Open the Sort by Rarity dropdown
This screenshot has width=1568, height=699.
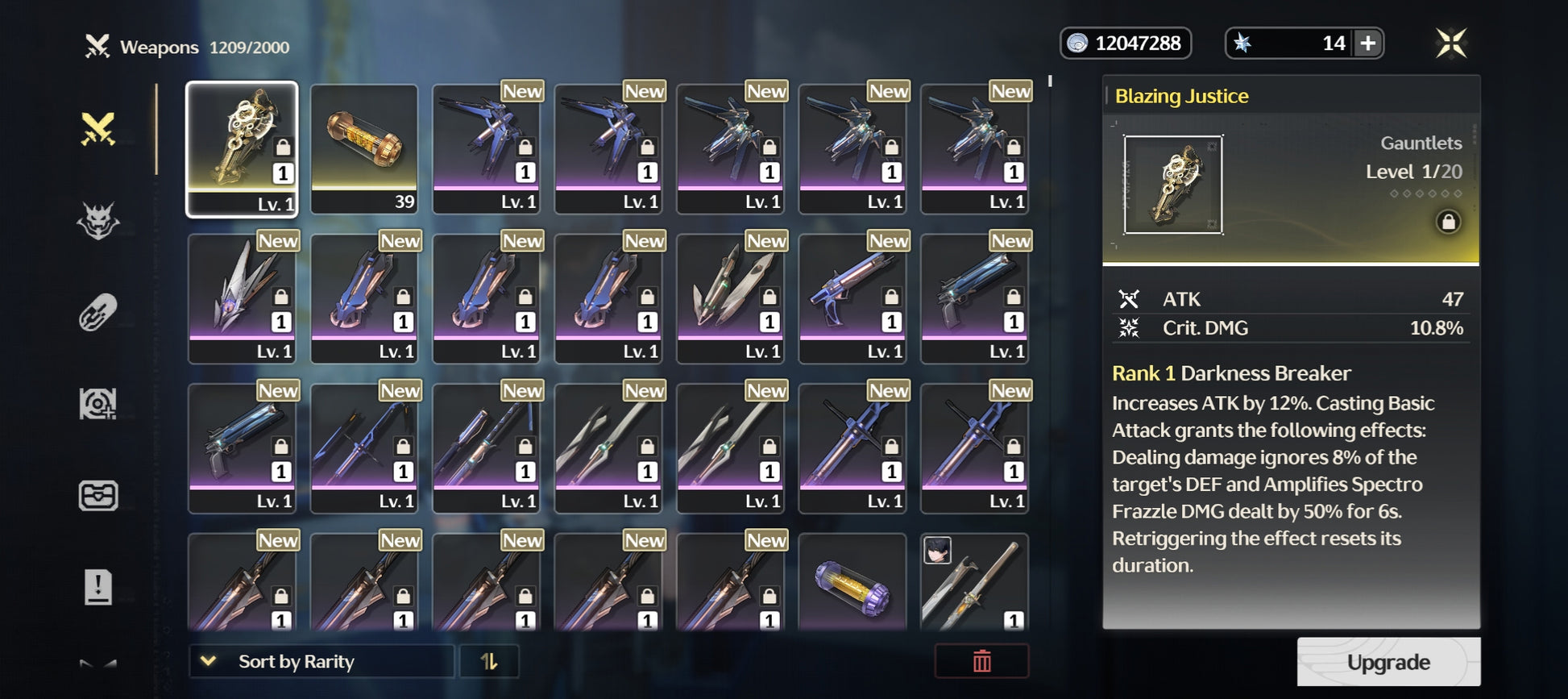coord(321,662)
